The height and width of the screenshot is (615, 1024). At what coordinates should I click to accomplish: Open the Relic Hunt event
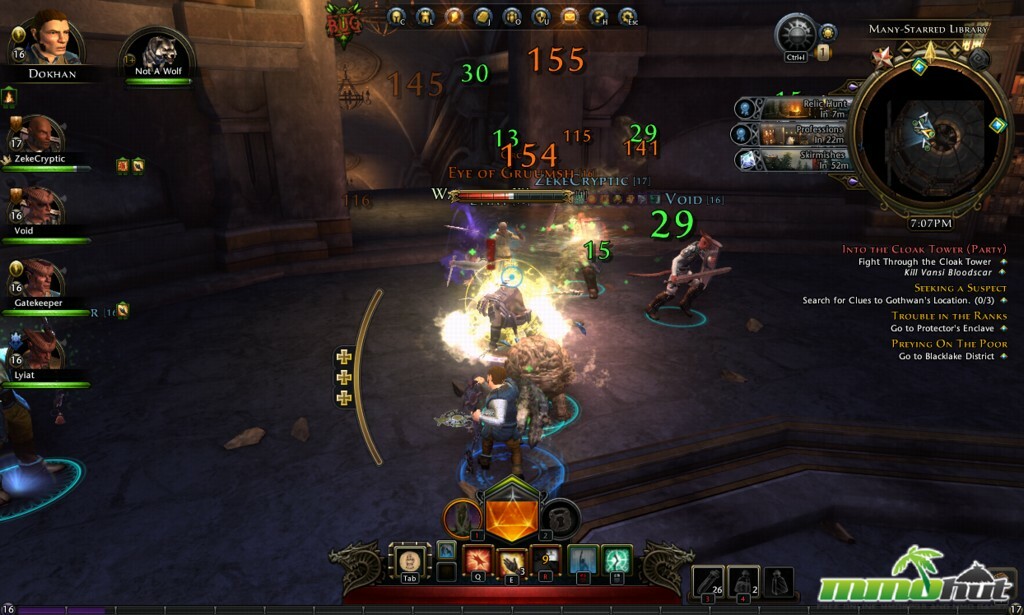[795, 108]
